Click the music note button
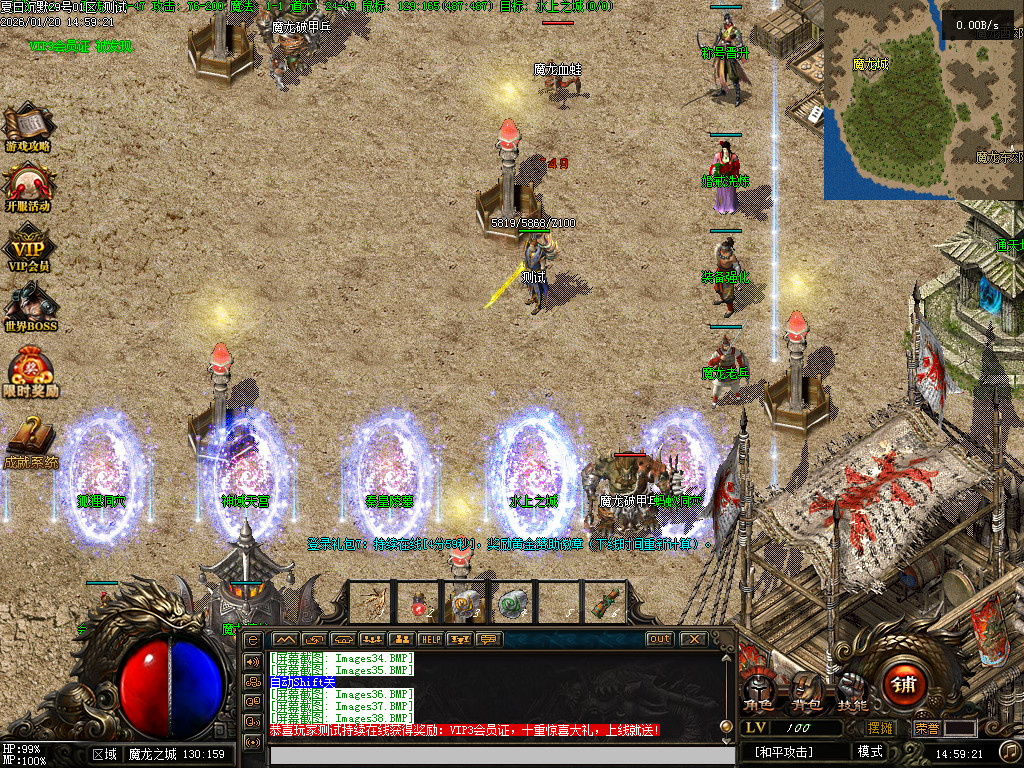This screenshot has width=1024, height=768. [1010, 750]
